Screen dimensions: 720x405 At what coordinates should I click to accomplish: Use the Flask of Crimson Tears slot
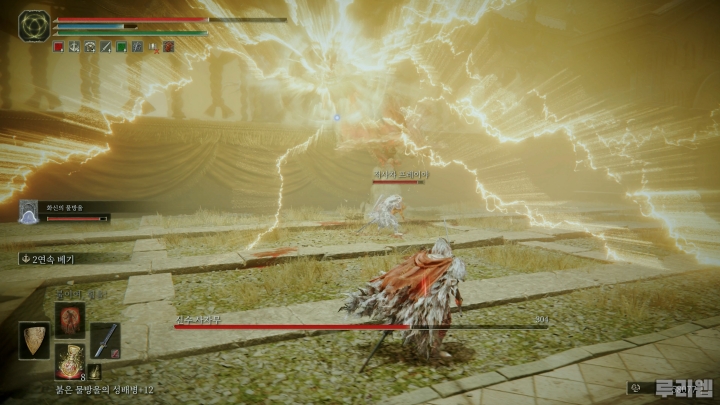point(69,361)
